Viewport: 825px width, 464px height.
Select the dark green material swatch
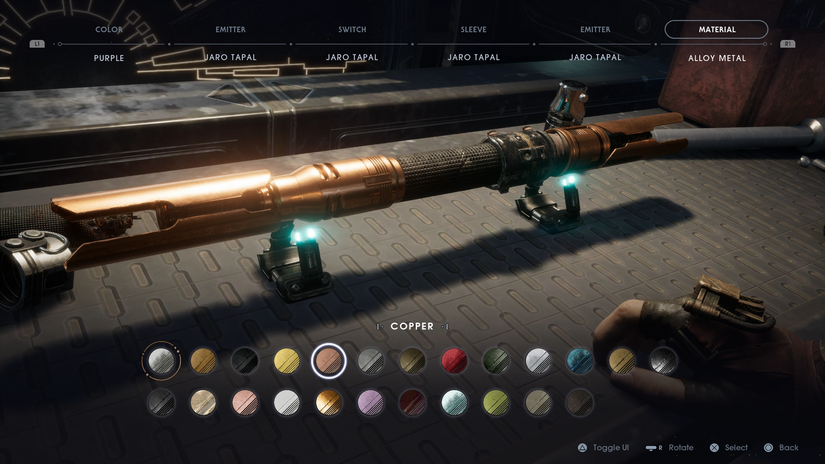(x=496, y=361)
